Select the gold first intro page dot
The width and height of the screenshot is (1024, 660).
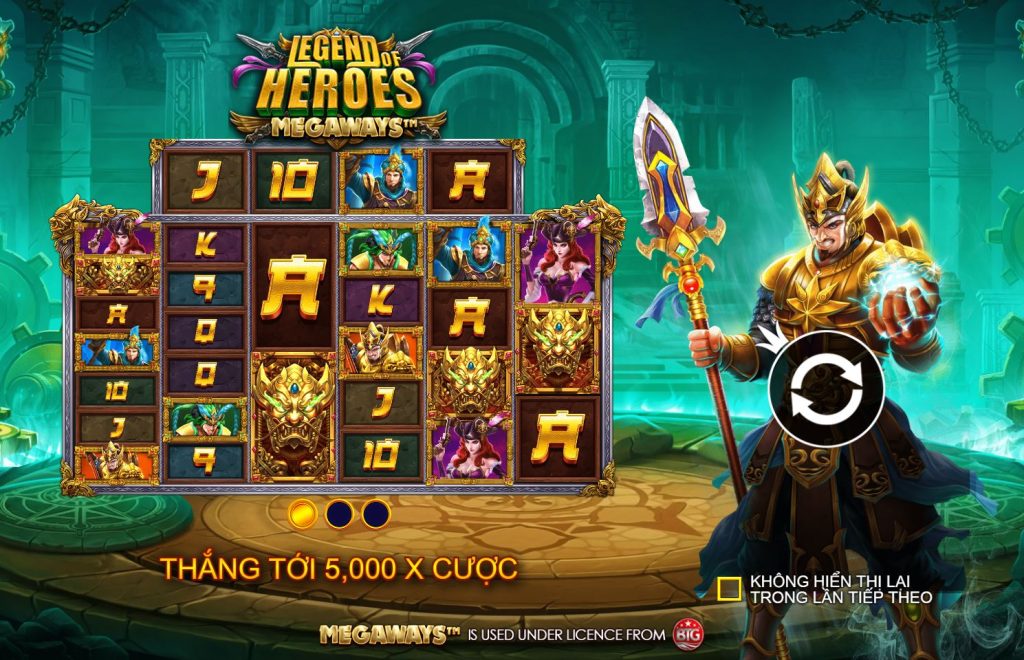[x=302, y=514]
